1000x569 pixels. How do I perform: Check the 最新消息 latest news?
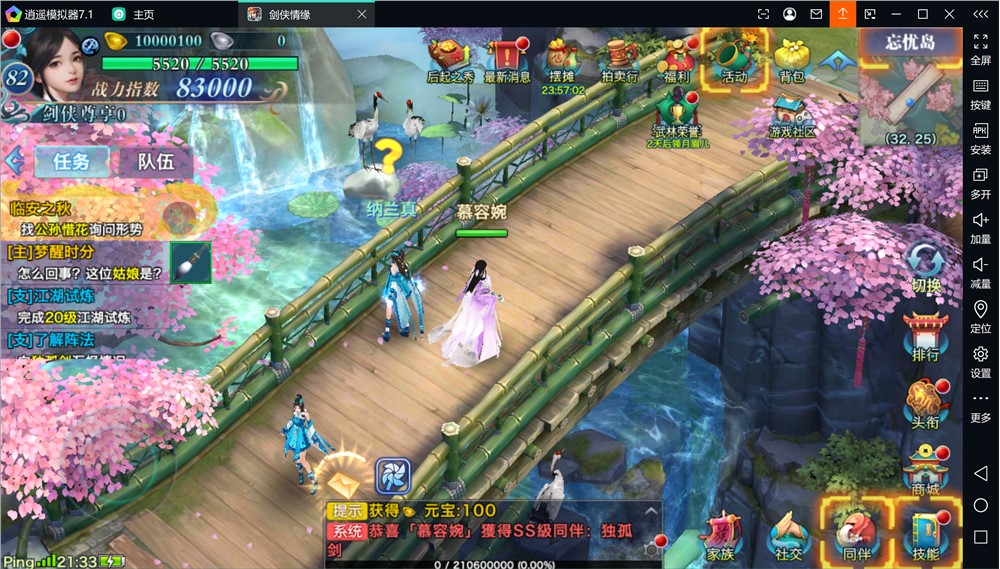click(507, 59)
